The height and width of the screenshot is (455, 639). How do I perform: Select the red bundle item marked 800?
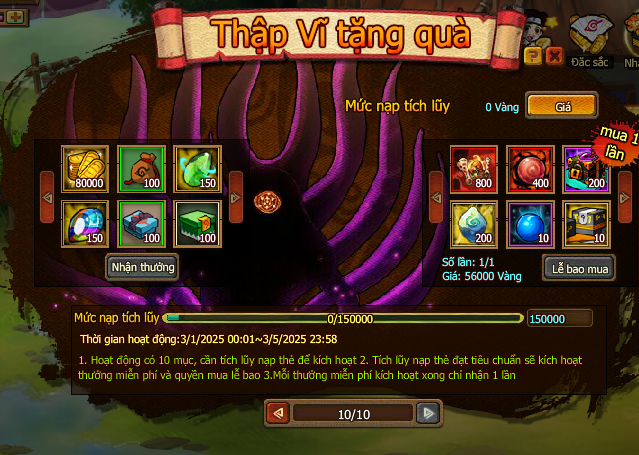[x=474, y=169]
